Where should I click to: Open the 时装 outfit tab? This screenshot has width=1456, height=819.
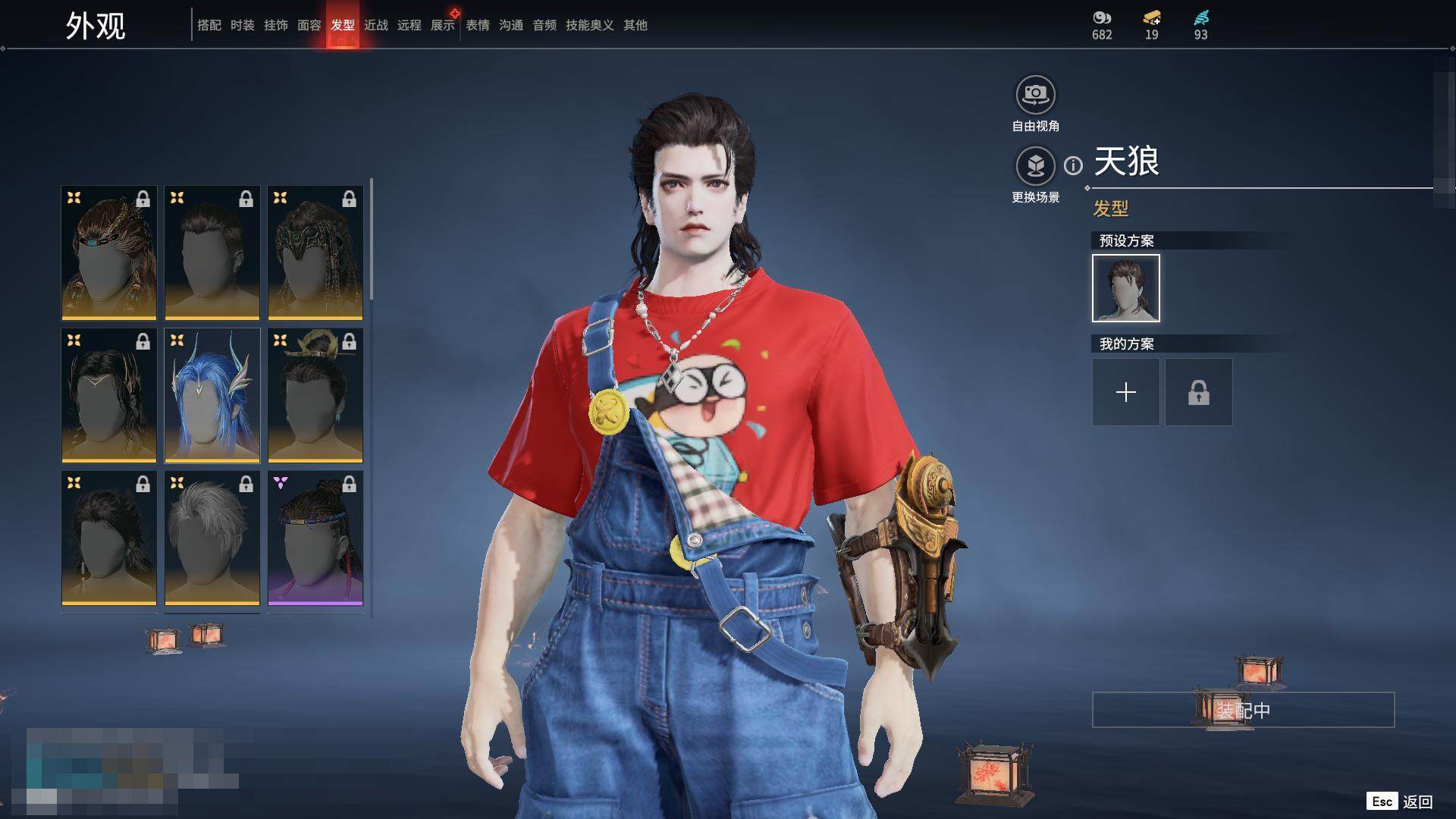pyautogui.click(x=243, y=25)
